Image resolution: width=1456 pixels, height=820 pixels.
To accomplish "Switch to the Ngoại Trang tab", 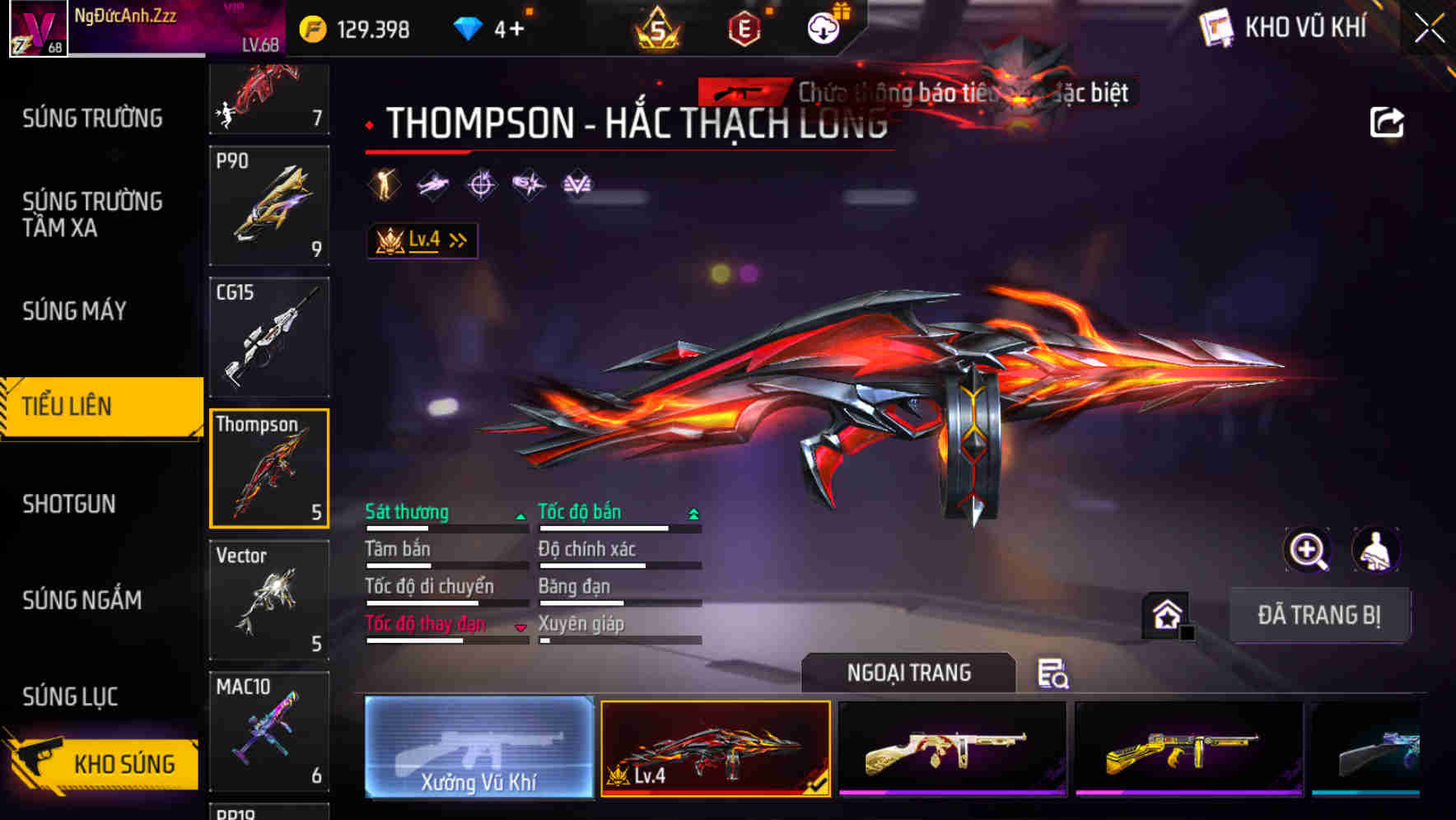I will pyautogui.click(x=908, y=673).
